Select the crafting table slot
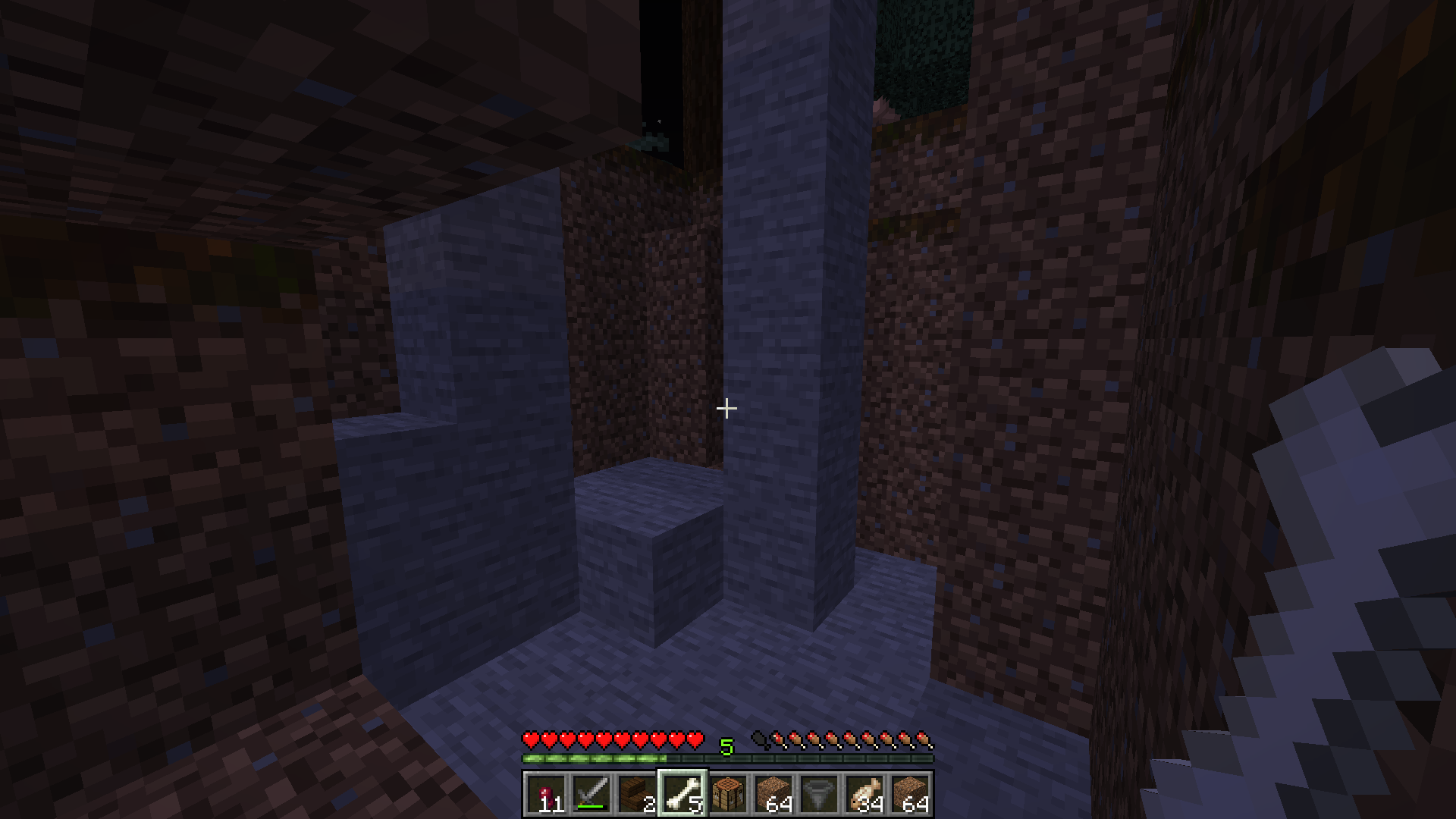The height and width of the screenshot is (819, 1456). point(728,794)
